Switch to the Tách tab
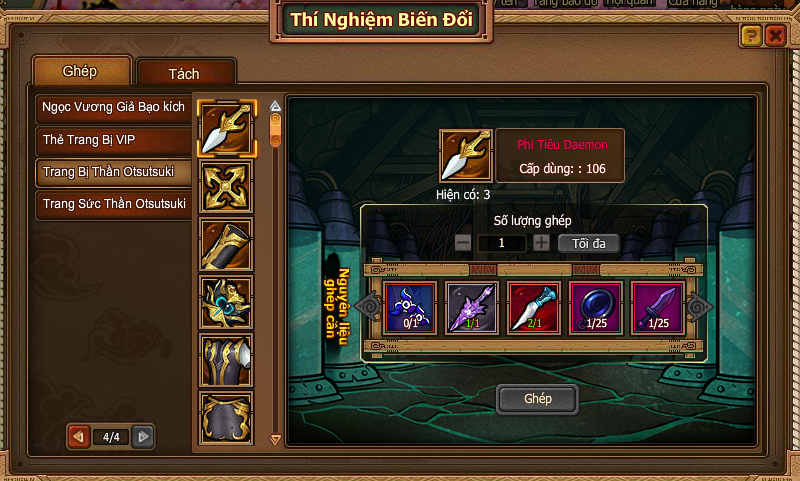800x481 pixels. [185, 74]
